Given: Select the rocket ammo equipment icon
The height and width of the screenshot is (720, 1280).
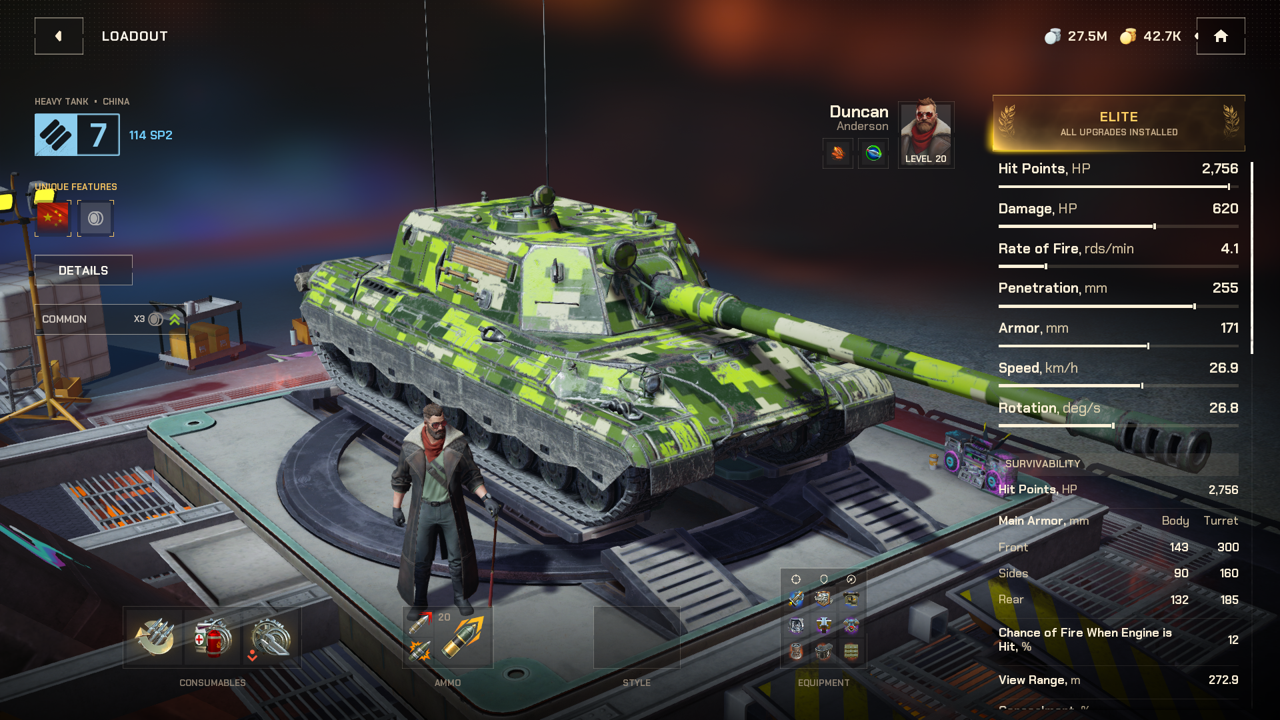Looking at the screenshot, I should [795, 597].
